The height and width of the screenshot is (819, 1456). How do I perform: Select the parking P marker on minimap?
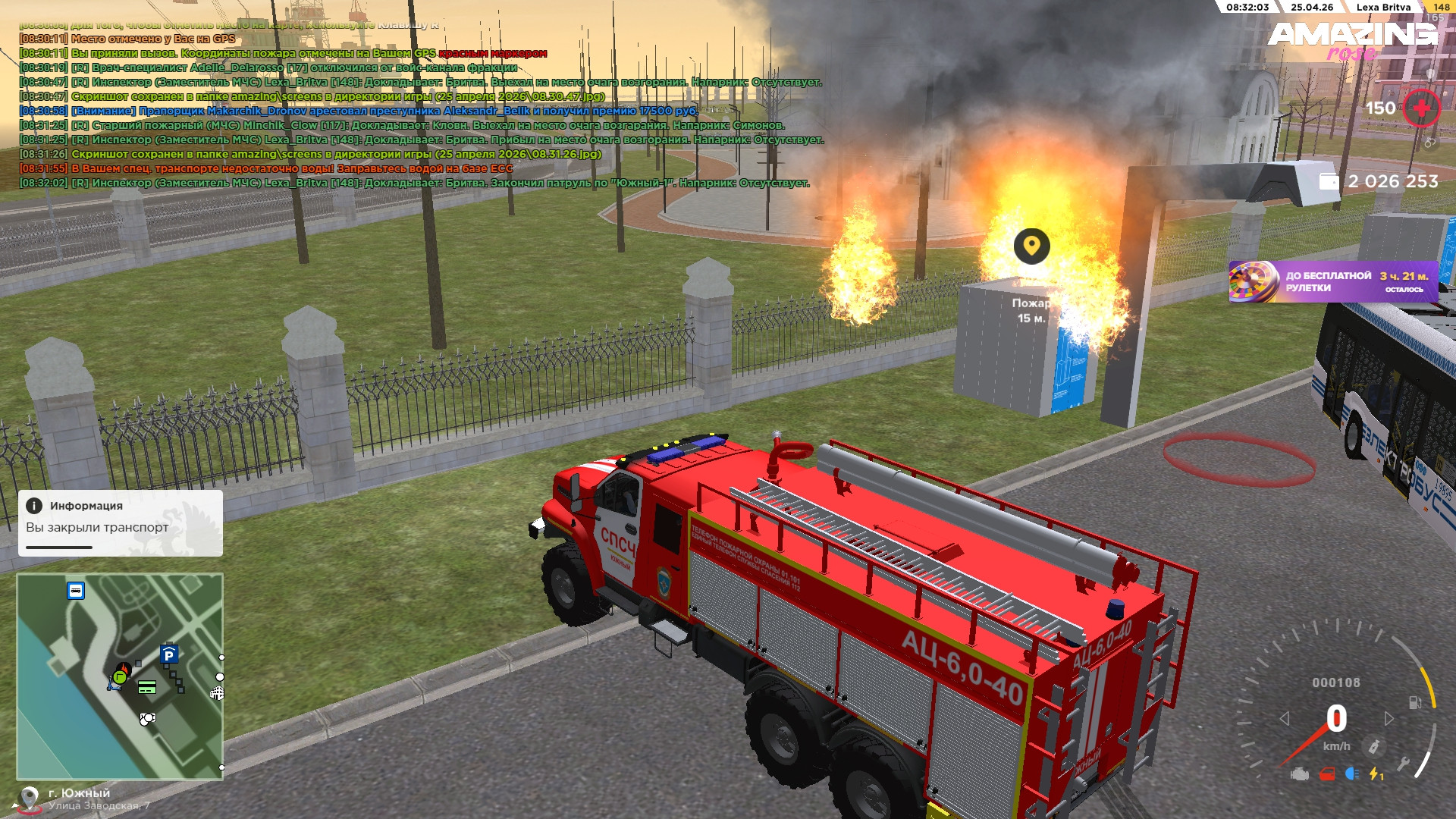(x=168, y=654)
